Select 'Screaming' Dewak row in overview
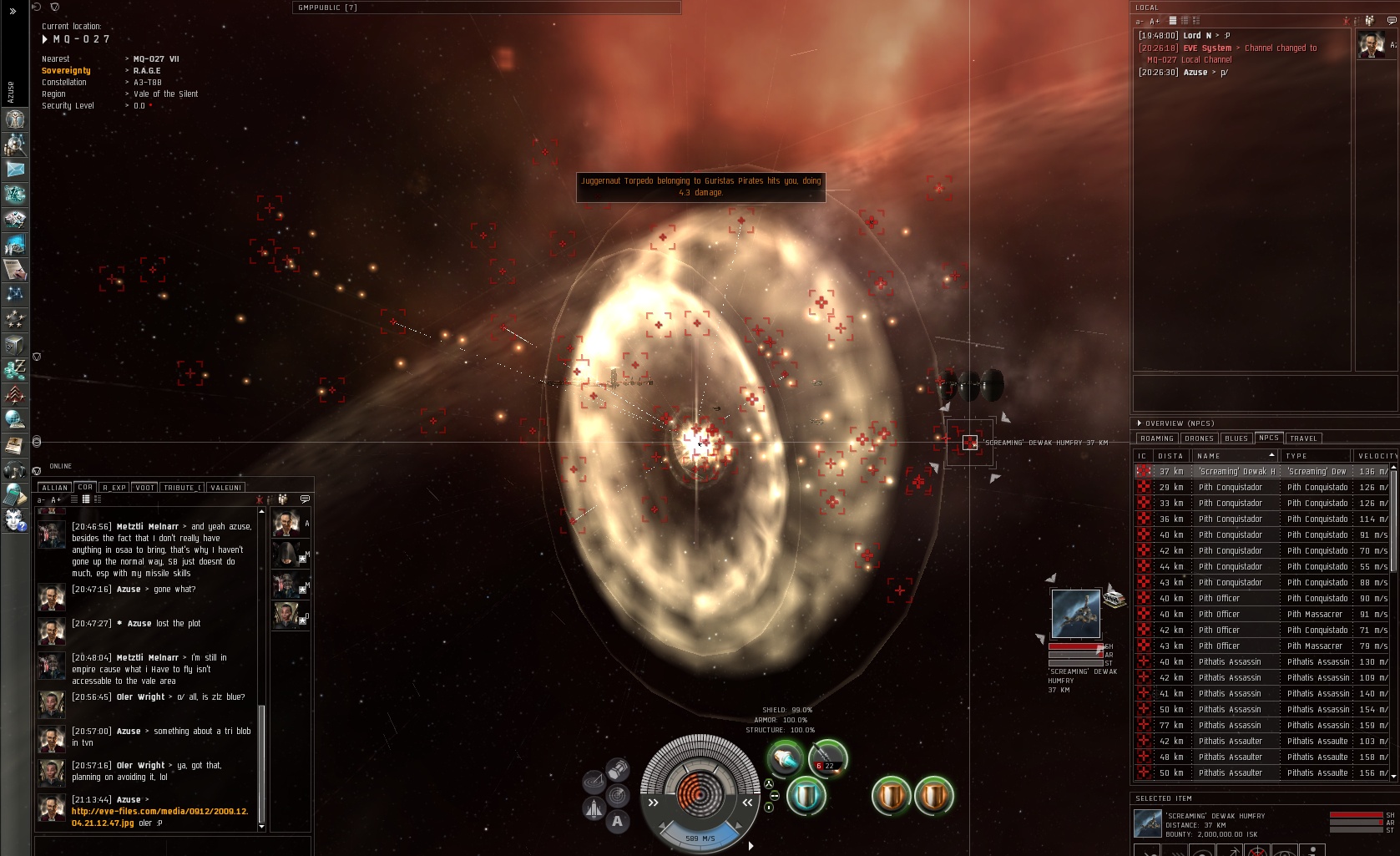This screenshot has height=856, width=1400. (1236, 472)
